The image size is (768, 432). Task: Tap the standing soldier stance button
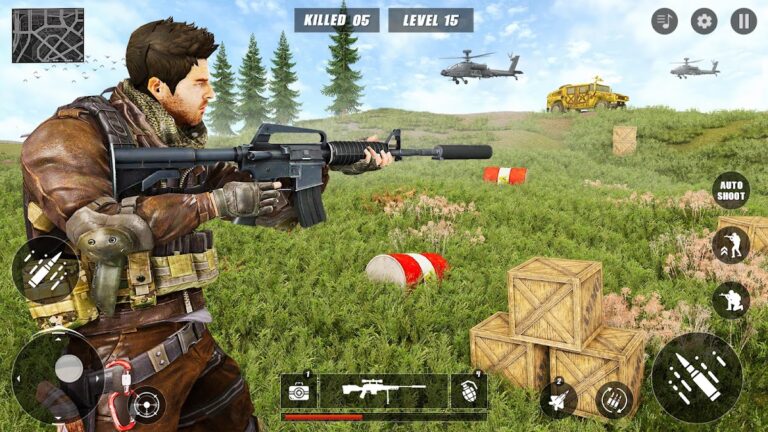tap(730, 245)
